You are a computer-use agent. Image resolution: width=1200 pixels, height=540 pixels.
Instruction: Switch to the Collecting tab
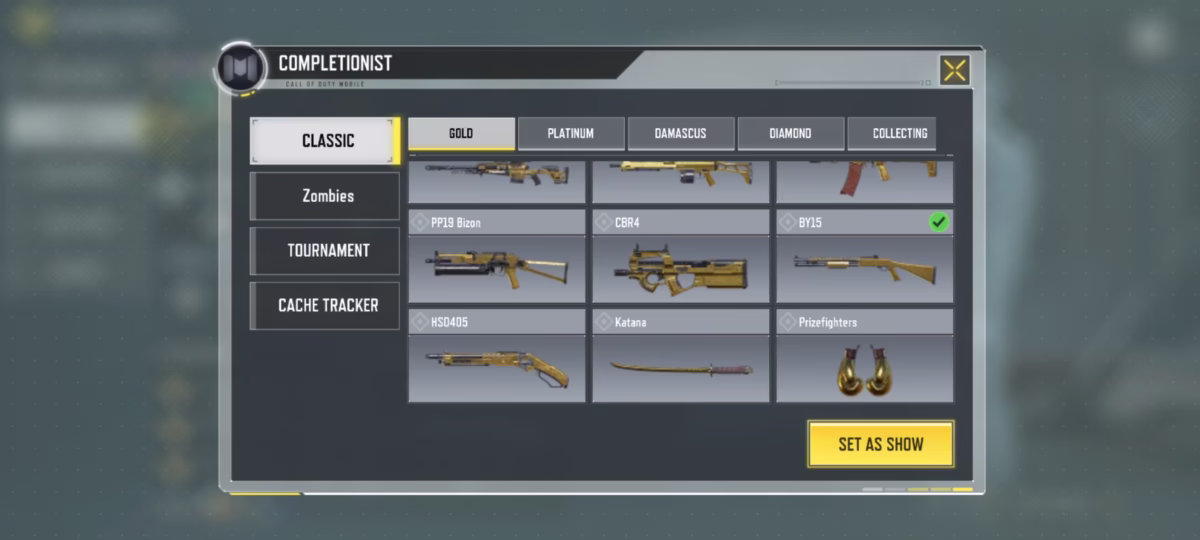[898, 134]
